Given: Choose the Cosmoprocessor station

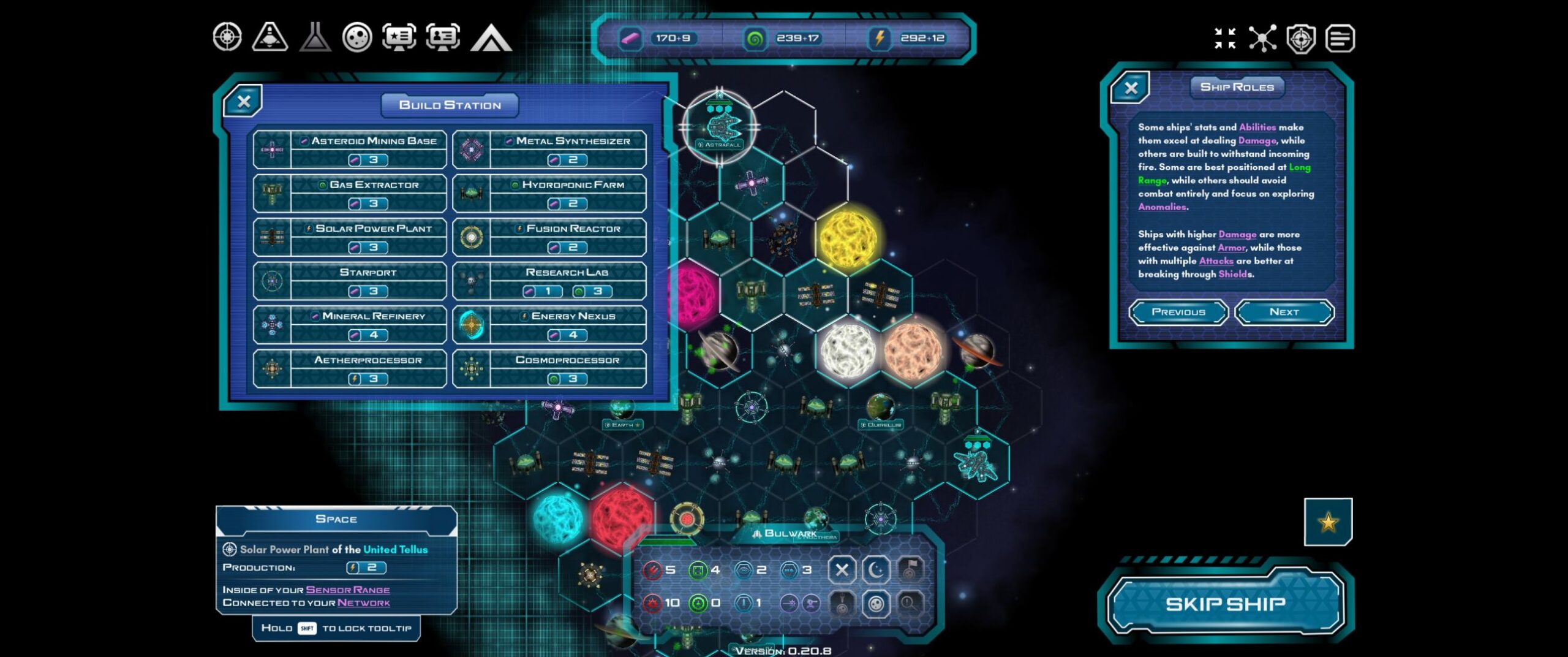Looking at the screenshot, I should pos(549,369).
